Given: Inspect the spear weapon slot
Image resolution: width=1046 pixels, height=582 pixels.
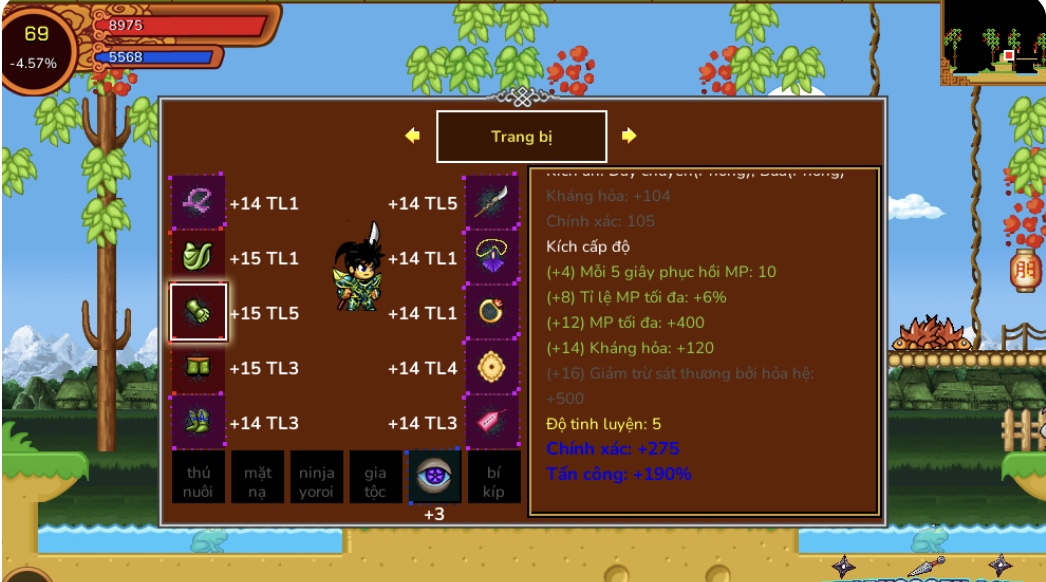Looking at the screenshot, I should tap(492, 203).
